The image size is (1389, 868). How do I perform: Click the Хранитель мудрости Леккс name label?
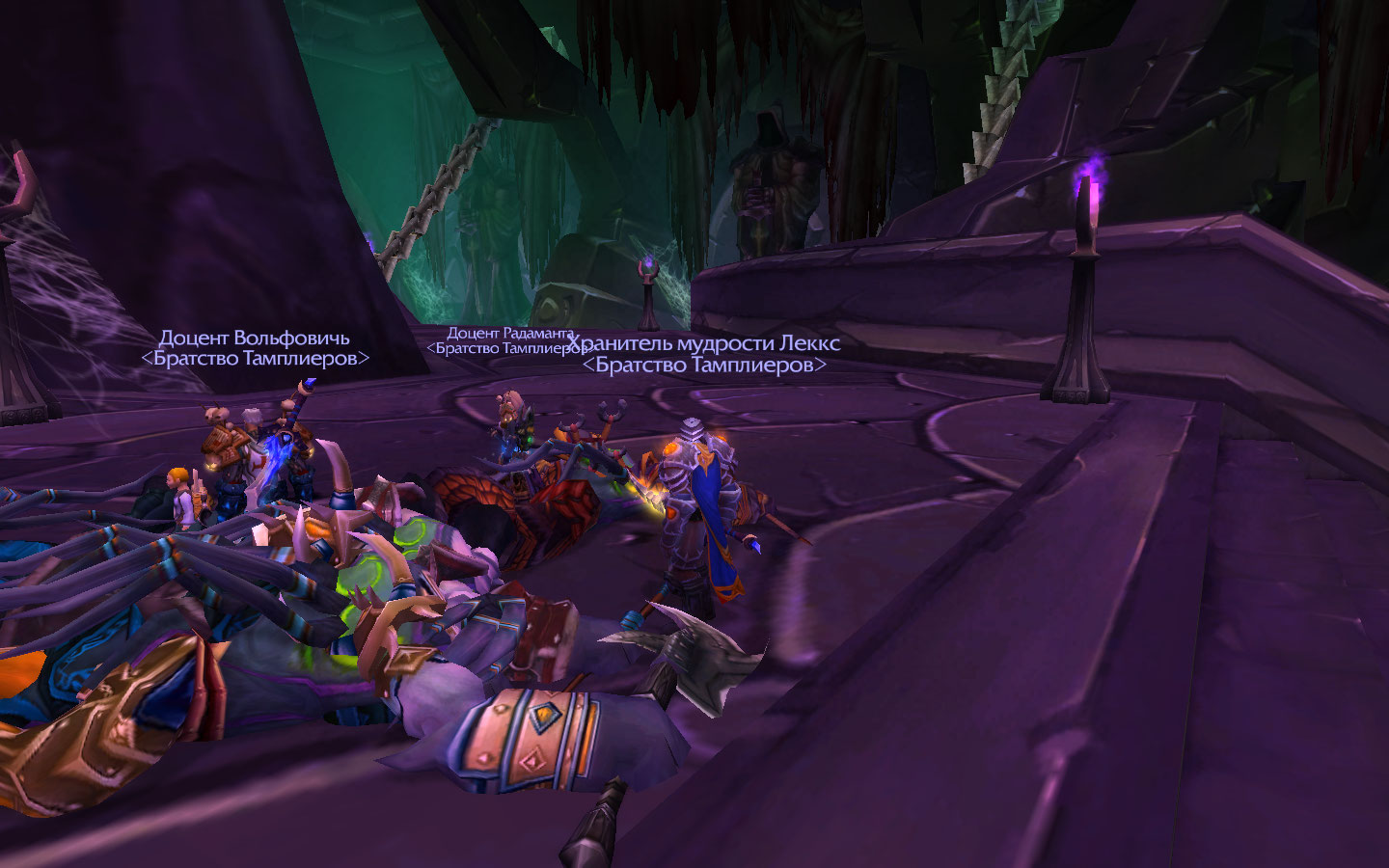point(703,344)
